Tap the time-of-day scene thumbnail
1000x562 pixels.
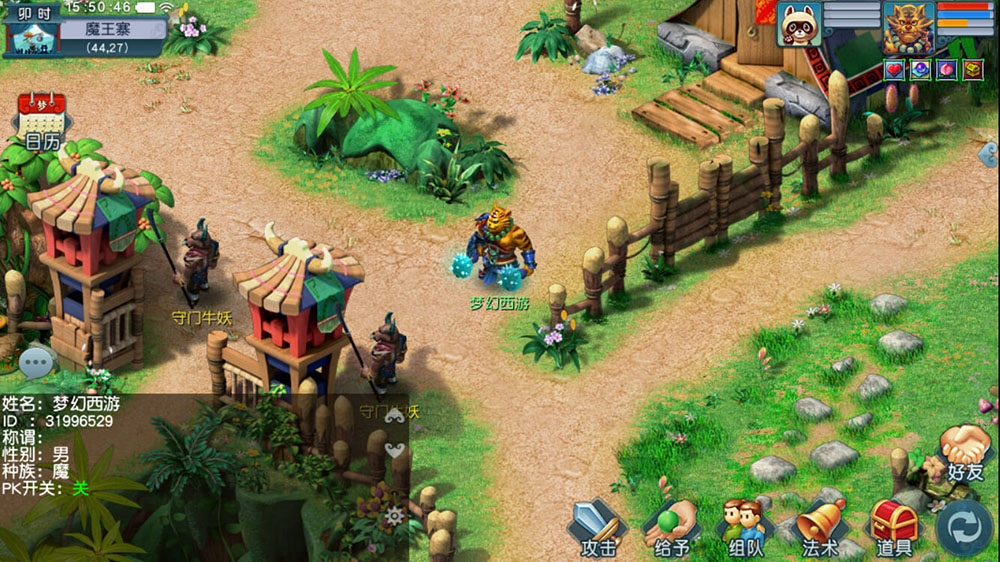click(x=32, y=38)
